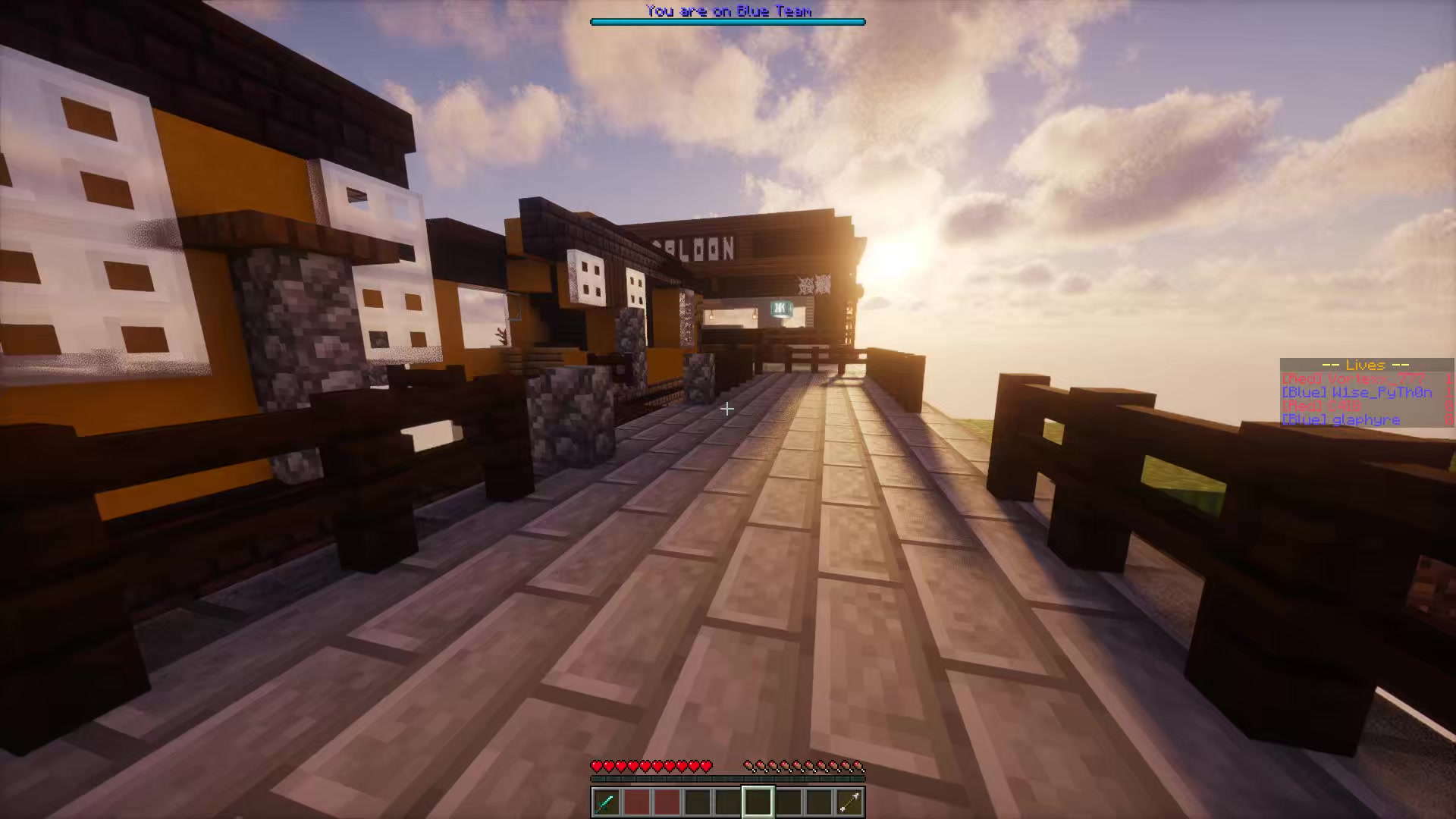The image size is (1456, 819).
Task: Click the You are on Blue Team title
Action: tap(727, 11)
